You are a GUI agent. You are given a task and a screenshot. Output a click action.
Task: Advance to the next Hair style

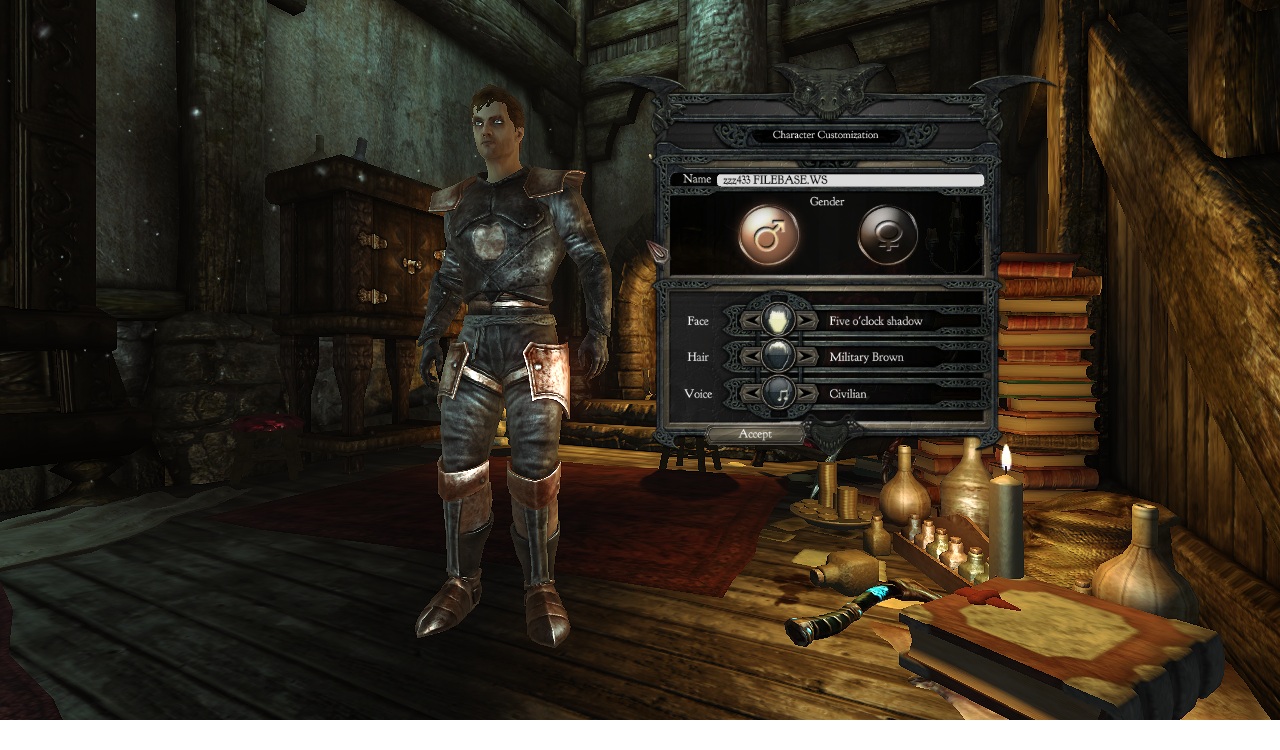click(x=805, y=357)
